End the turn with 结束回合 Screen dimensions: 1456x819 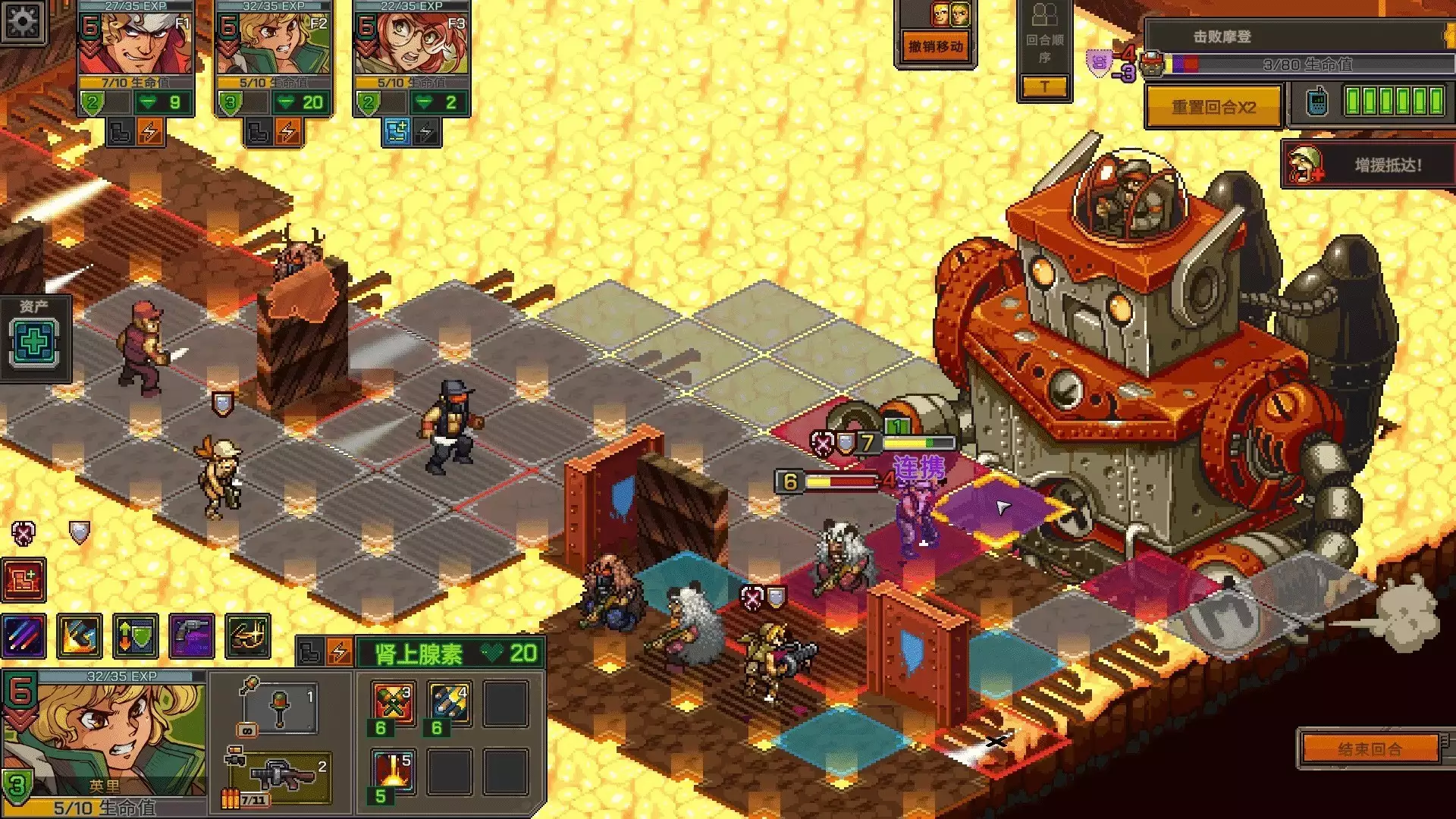pos(1370,749)
